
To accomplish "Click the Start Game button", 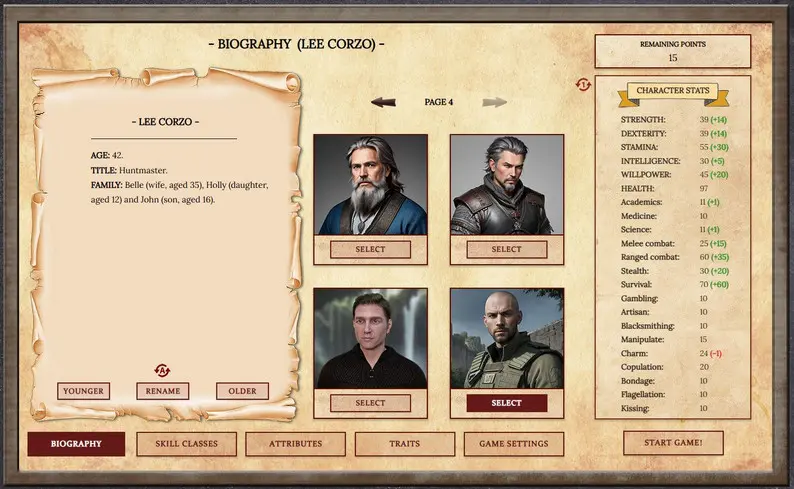I will [x=673, y=442].
